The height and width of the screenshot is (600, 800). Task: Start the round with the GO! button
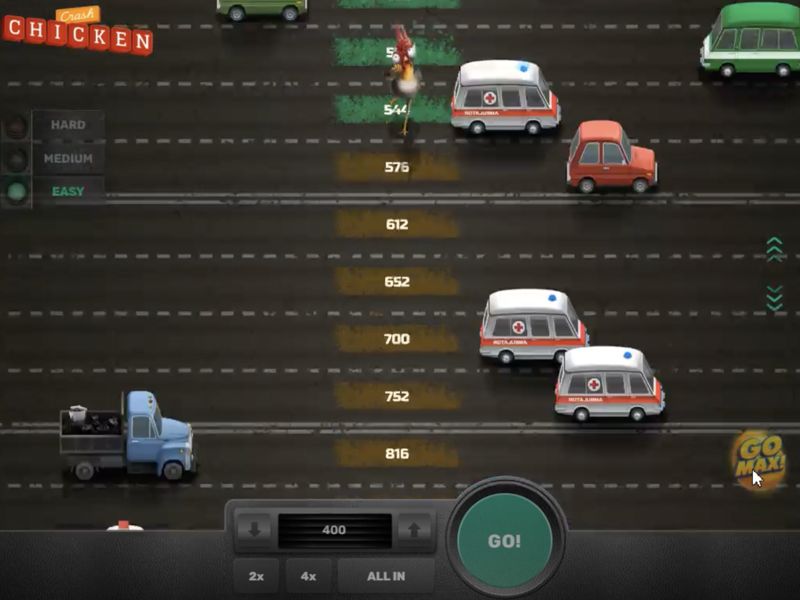[x=504, y=541]
